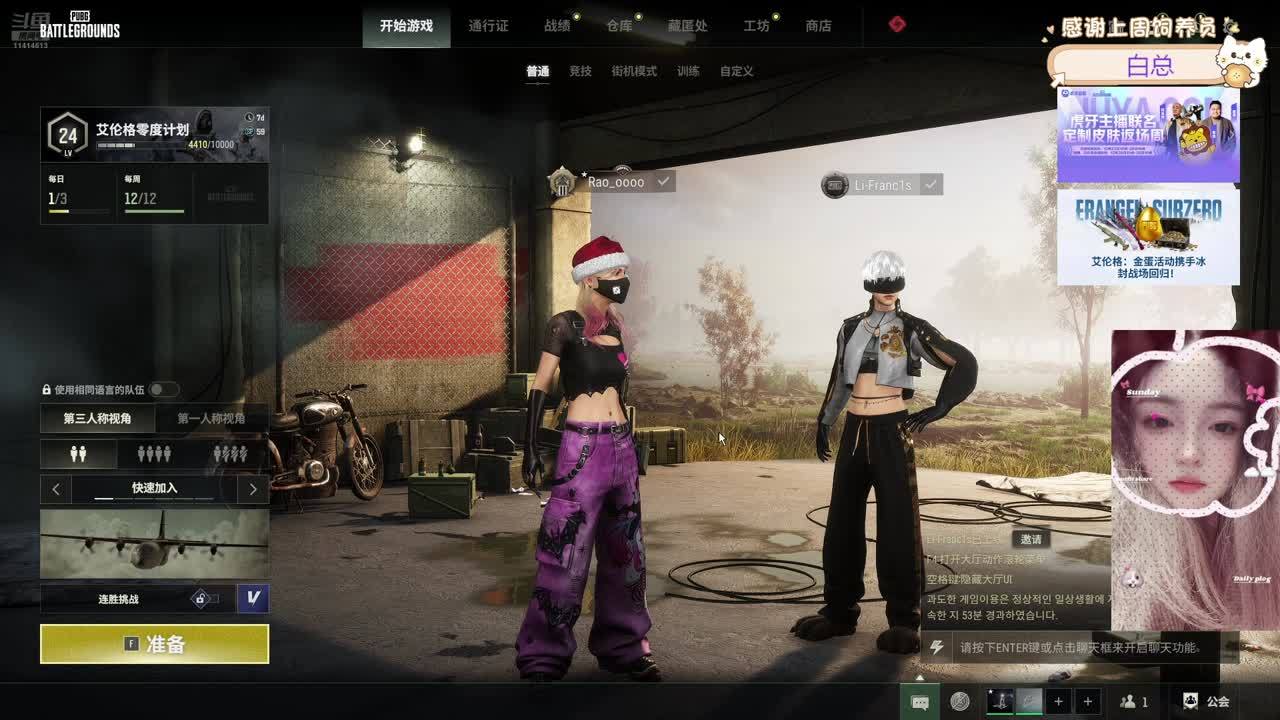Click the yellow 准备 ready button
The image size is (1280, 720).
pos(154,644)
